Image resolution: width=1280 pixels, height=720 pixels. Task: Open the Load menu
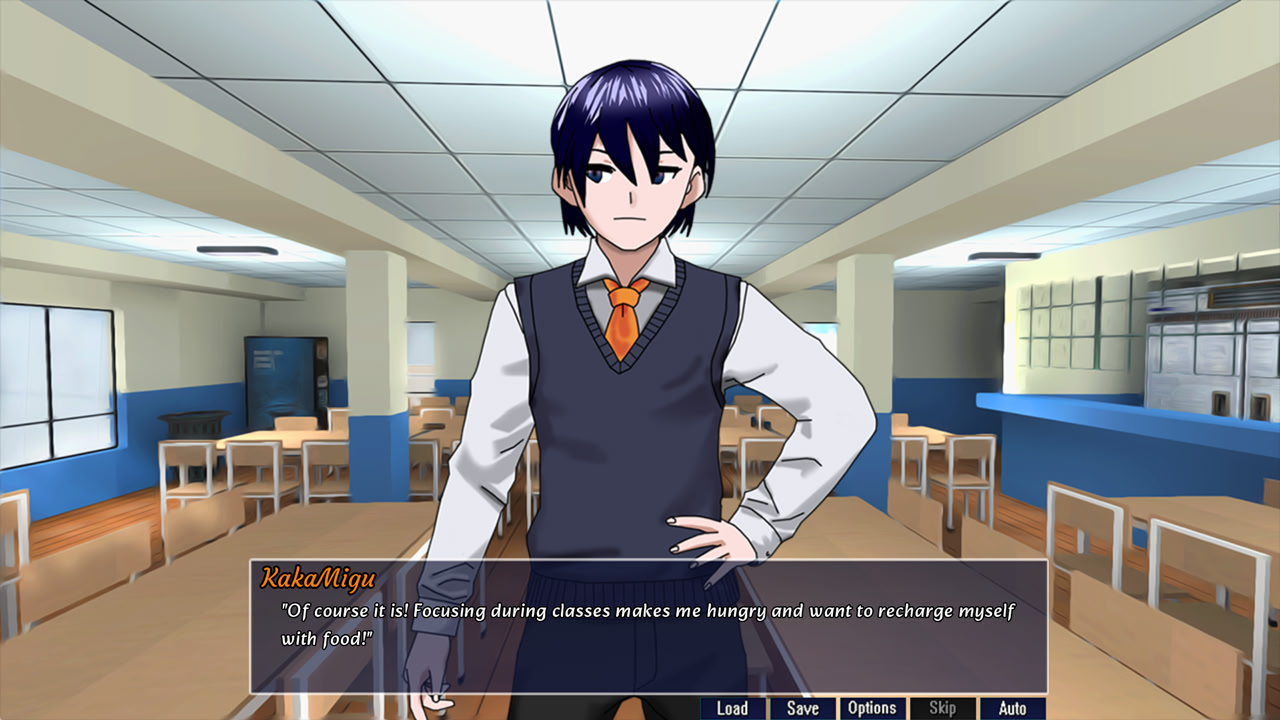[x=732, y=708]
